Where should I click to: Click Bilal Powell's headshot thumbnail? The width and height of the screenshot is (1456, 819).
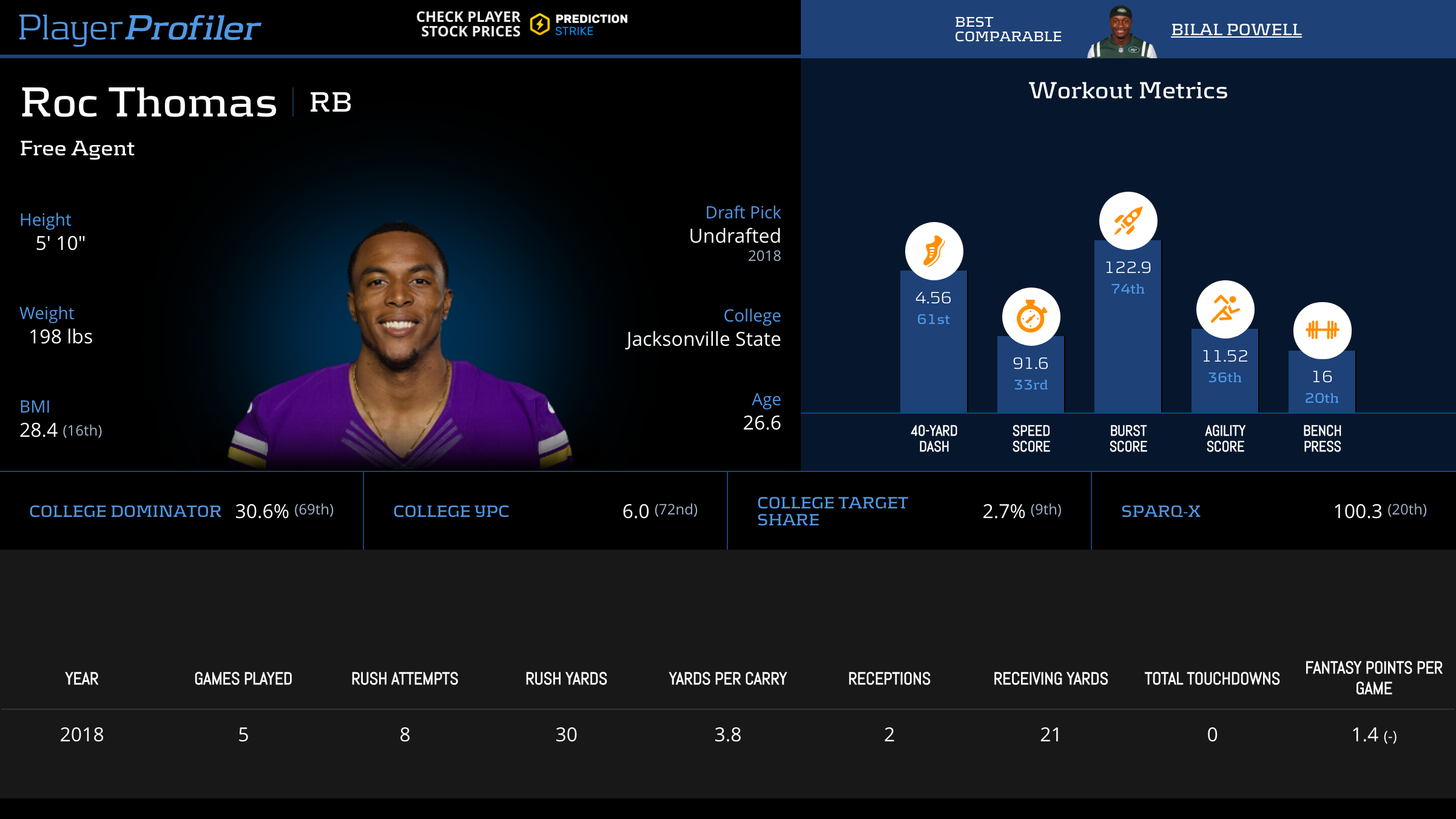pyautogui.click(x=1121, y=32)
